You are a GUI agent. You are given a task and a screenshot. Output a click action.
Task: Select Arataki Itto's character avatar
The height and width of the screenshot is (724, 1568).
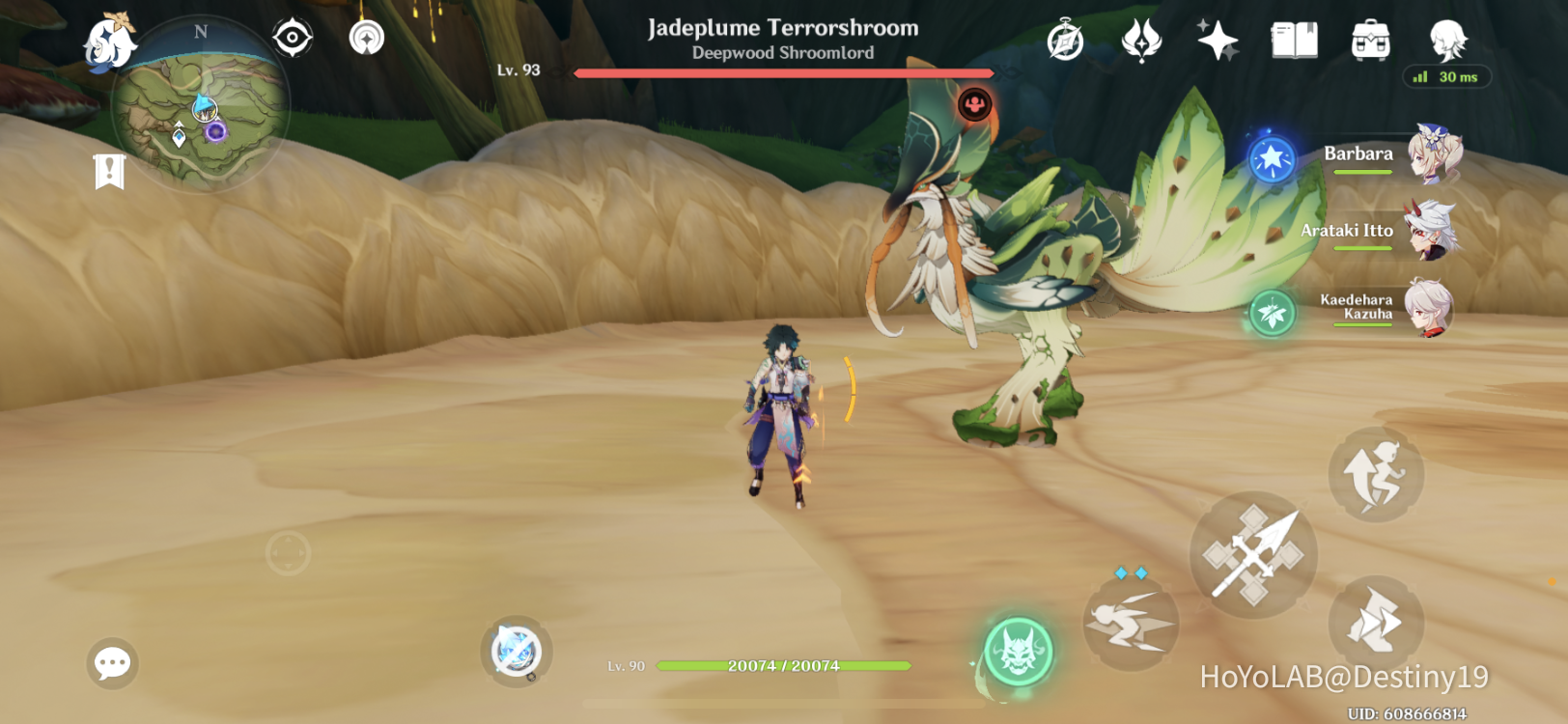[x=1429, y=232]
